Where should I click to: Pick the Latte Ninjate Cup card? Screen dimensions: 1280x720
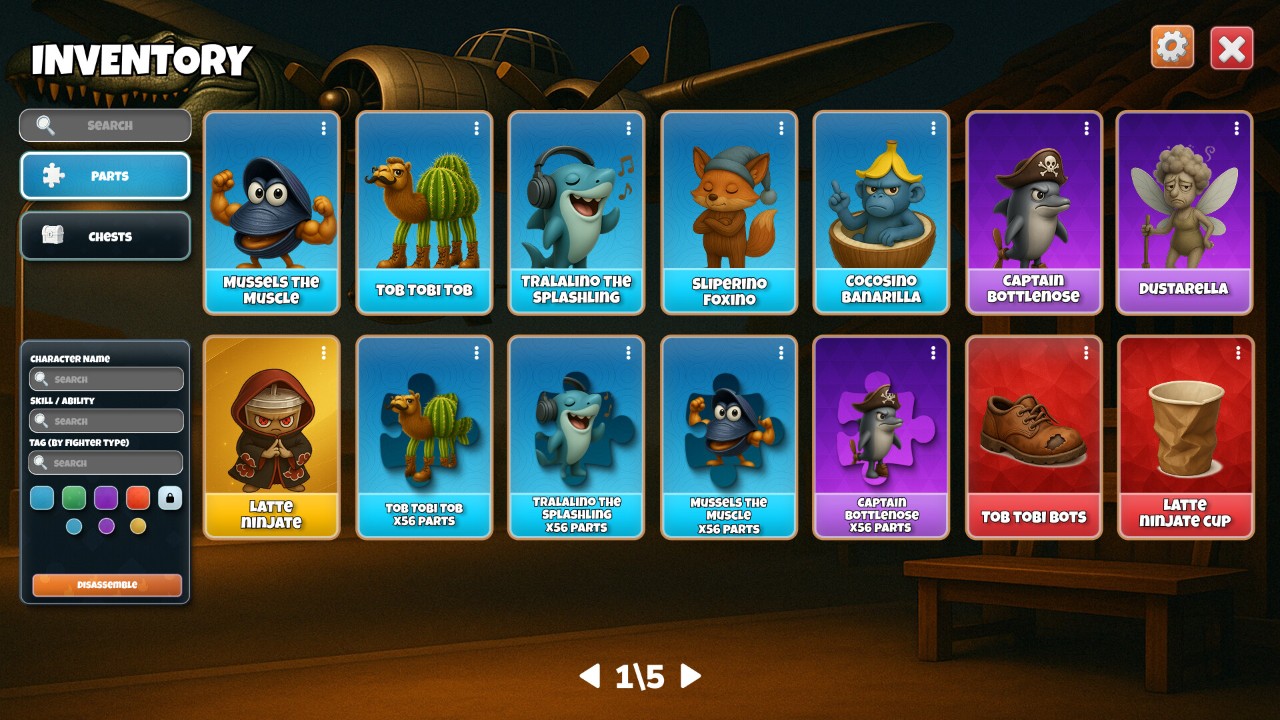(1185, 436)
